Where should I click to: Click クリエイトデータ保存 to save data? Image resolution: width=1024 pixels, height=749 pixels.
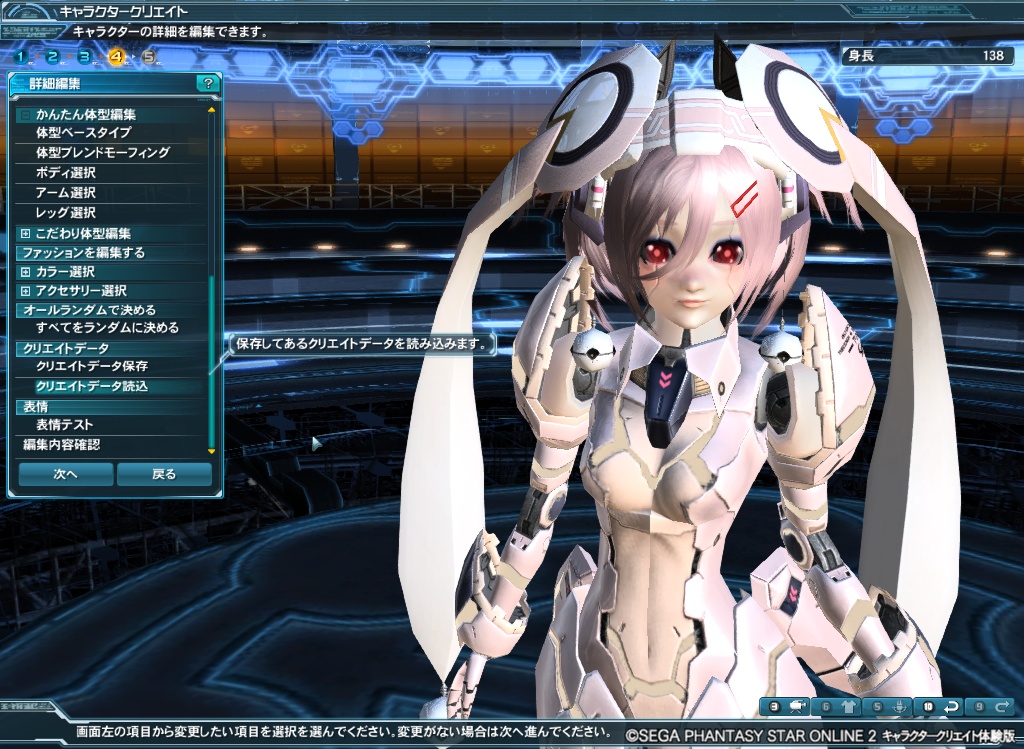point(91,367)
